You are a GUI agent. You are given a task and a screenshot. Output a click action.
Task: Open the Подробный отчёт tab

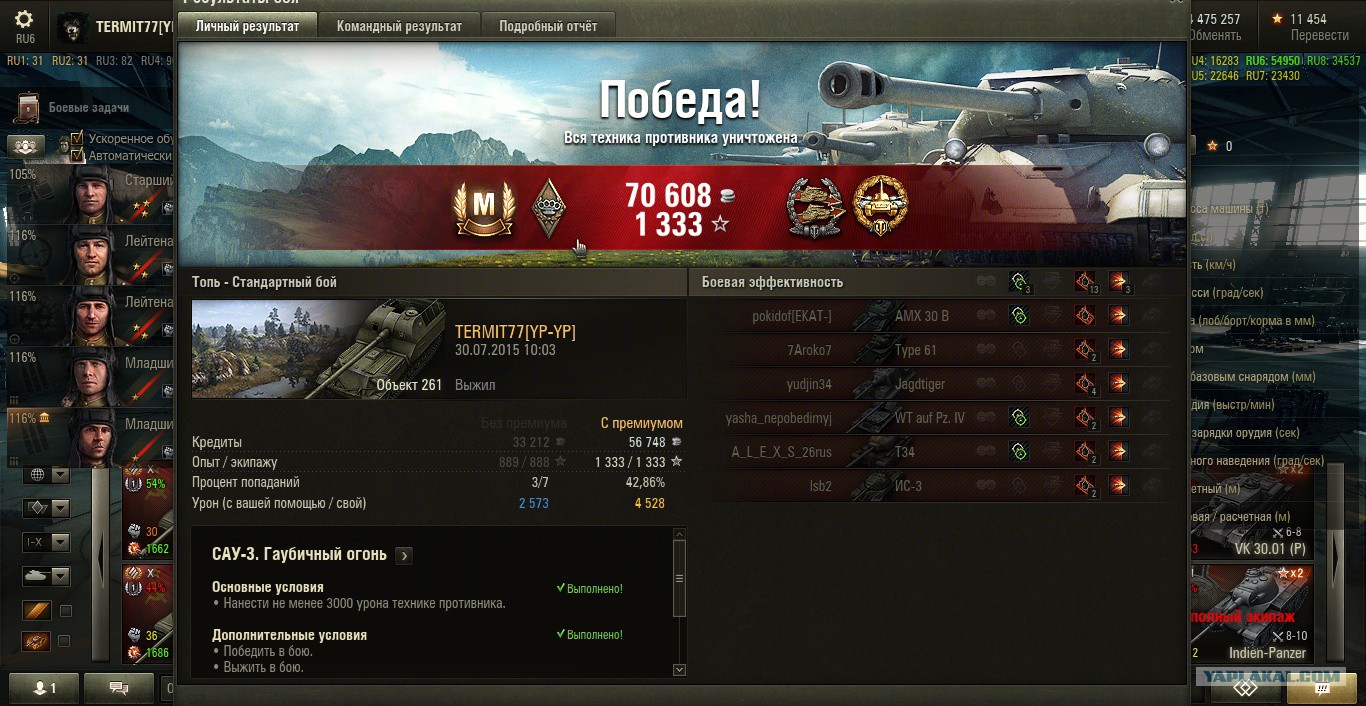(x=548, y=26)
